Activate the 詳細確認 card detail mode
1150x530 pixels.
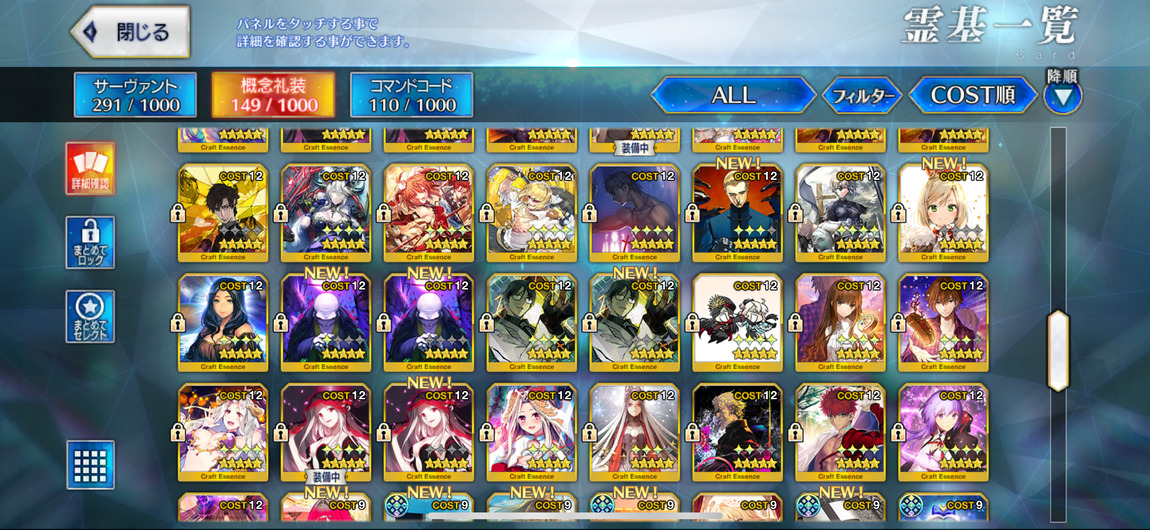click(x=90, y=168)
